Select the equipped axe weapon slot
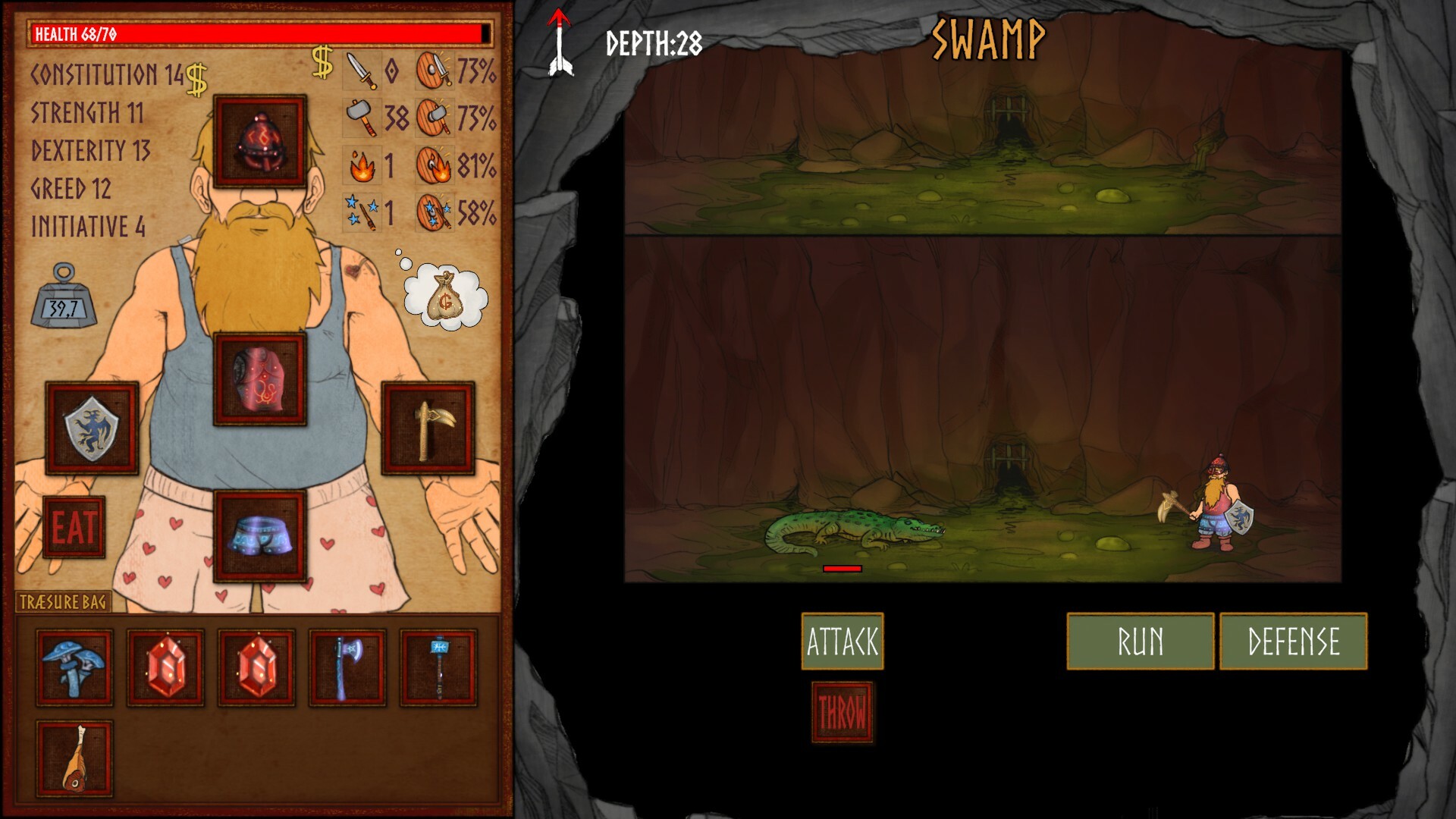Image resolution: width=1456 pixels, height=819 pixels. 427,428
